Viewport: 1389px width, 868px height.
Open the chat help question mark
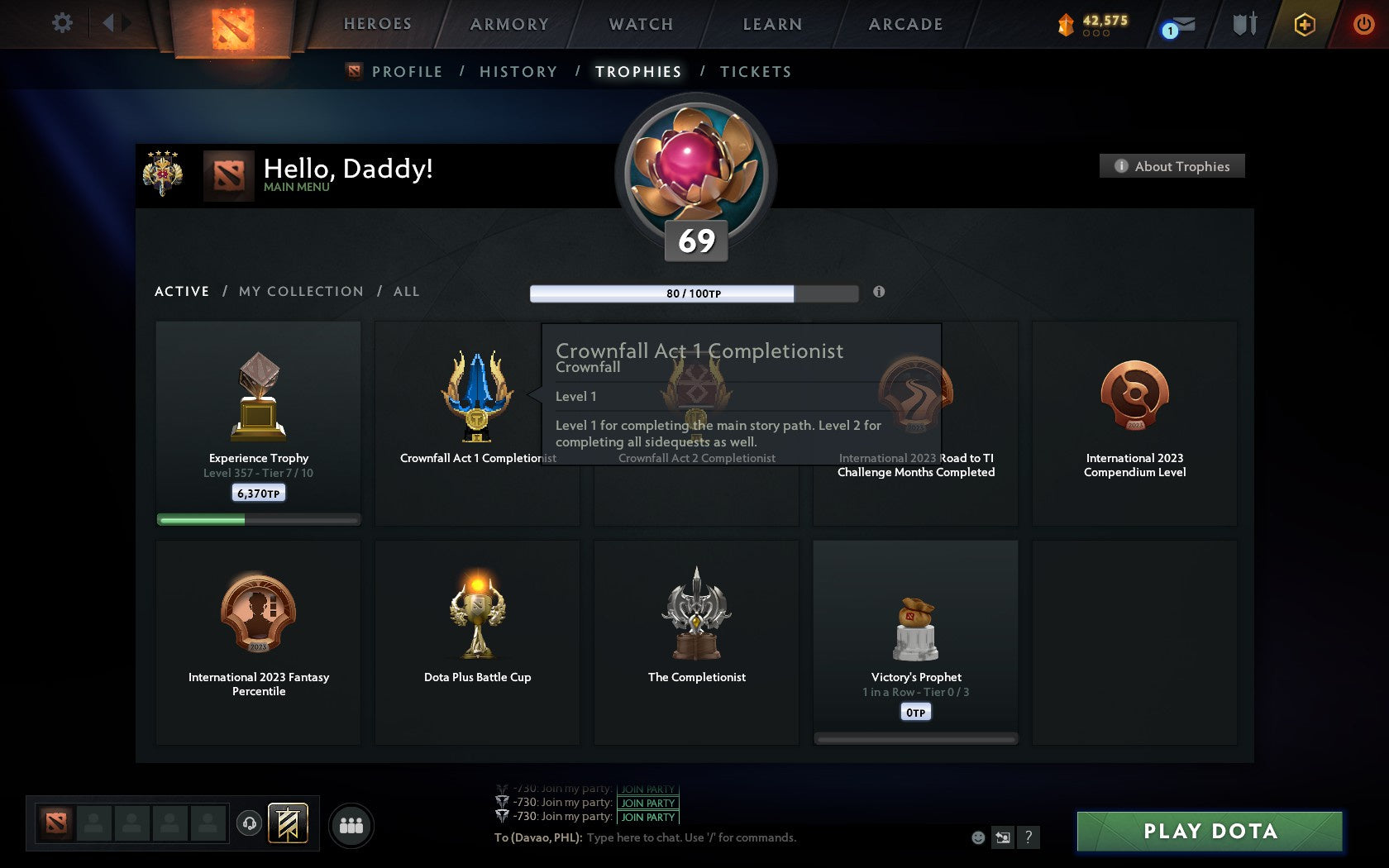pos(1028,837)
